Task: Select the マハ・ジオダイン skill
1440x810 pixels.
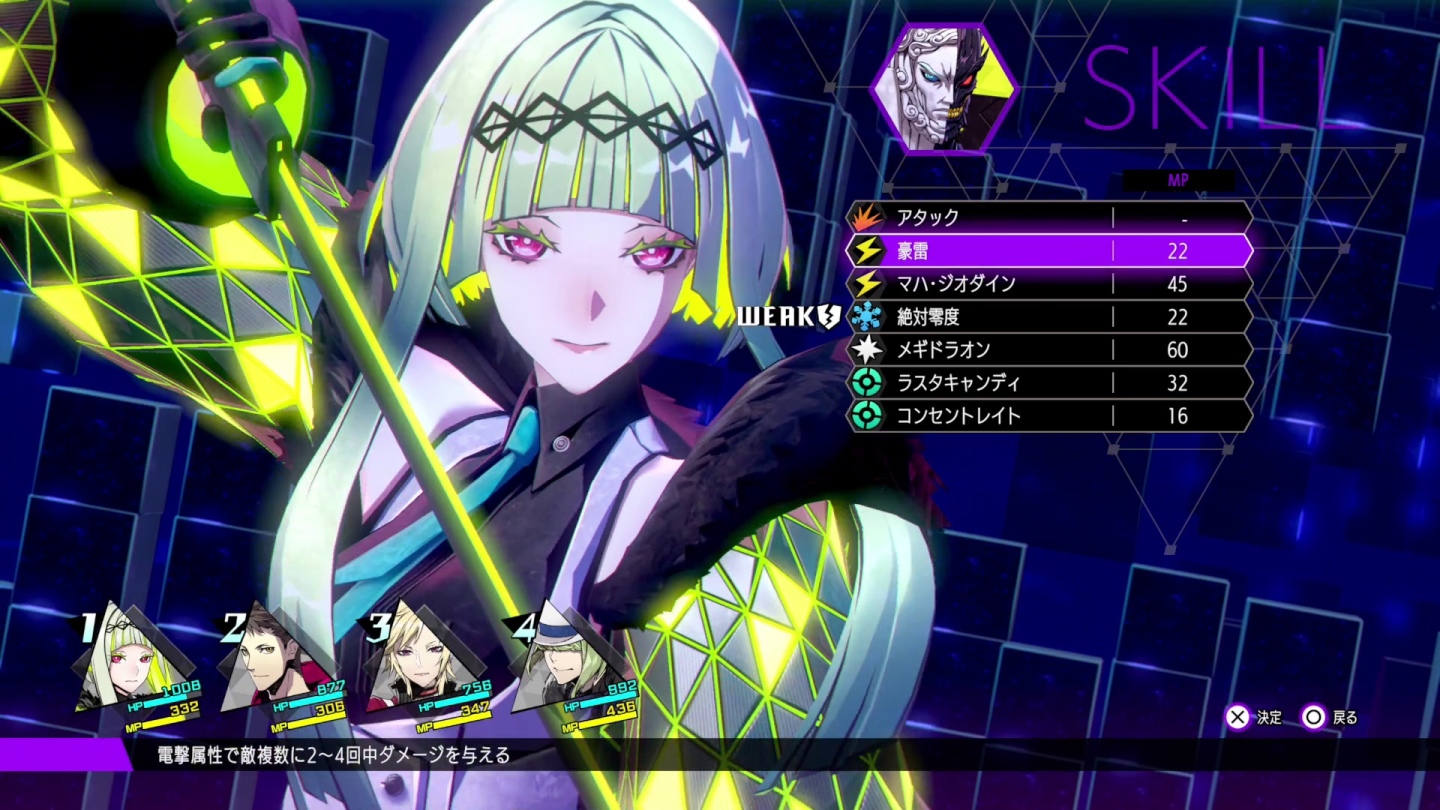Action: [1048, 284]
